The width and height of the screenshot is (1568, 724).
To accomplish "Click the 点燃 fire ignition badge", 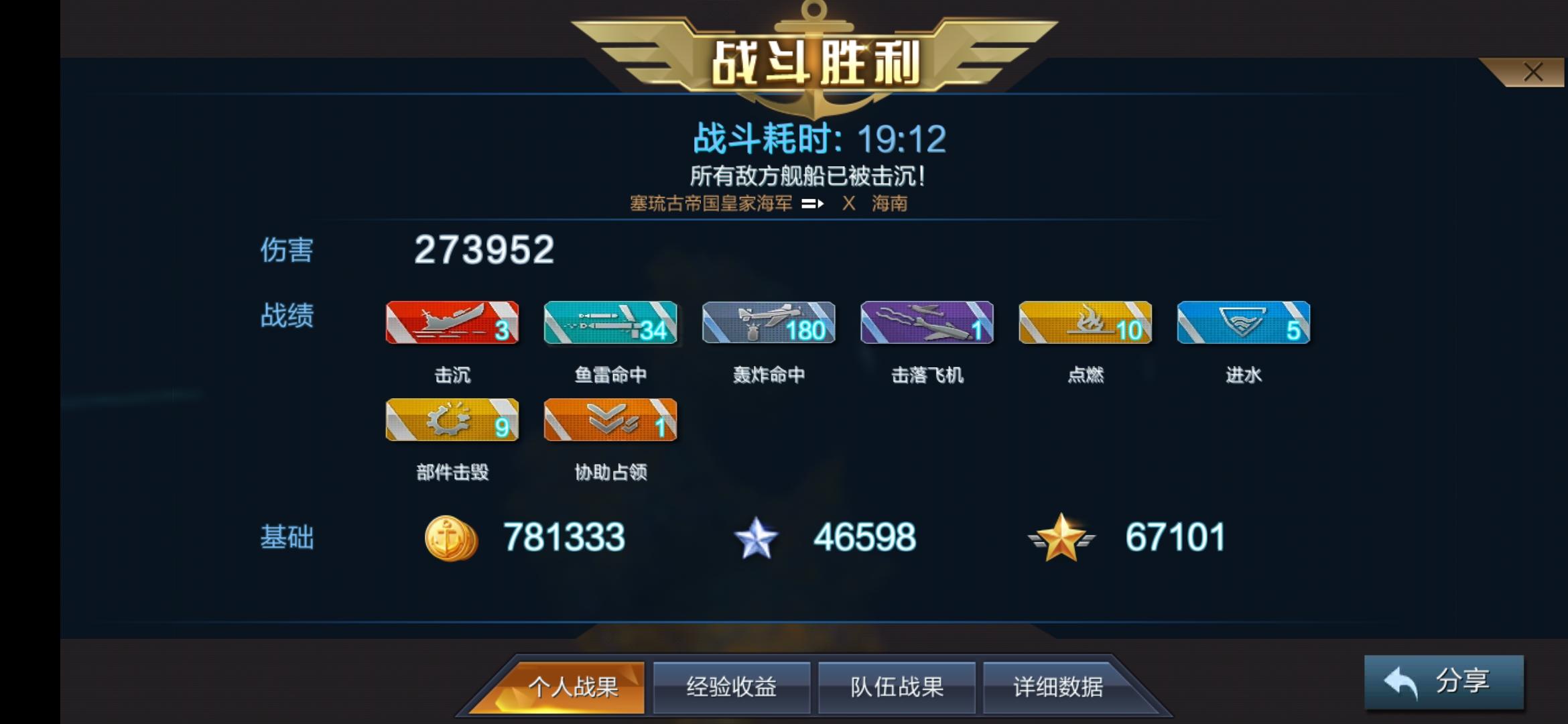I will pyautogui.click(x=1086, y=324).
